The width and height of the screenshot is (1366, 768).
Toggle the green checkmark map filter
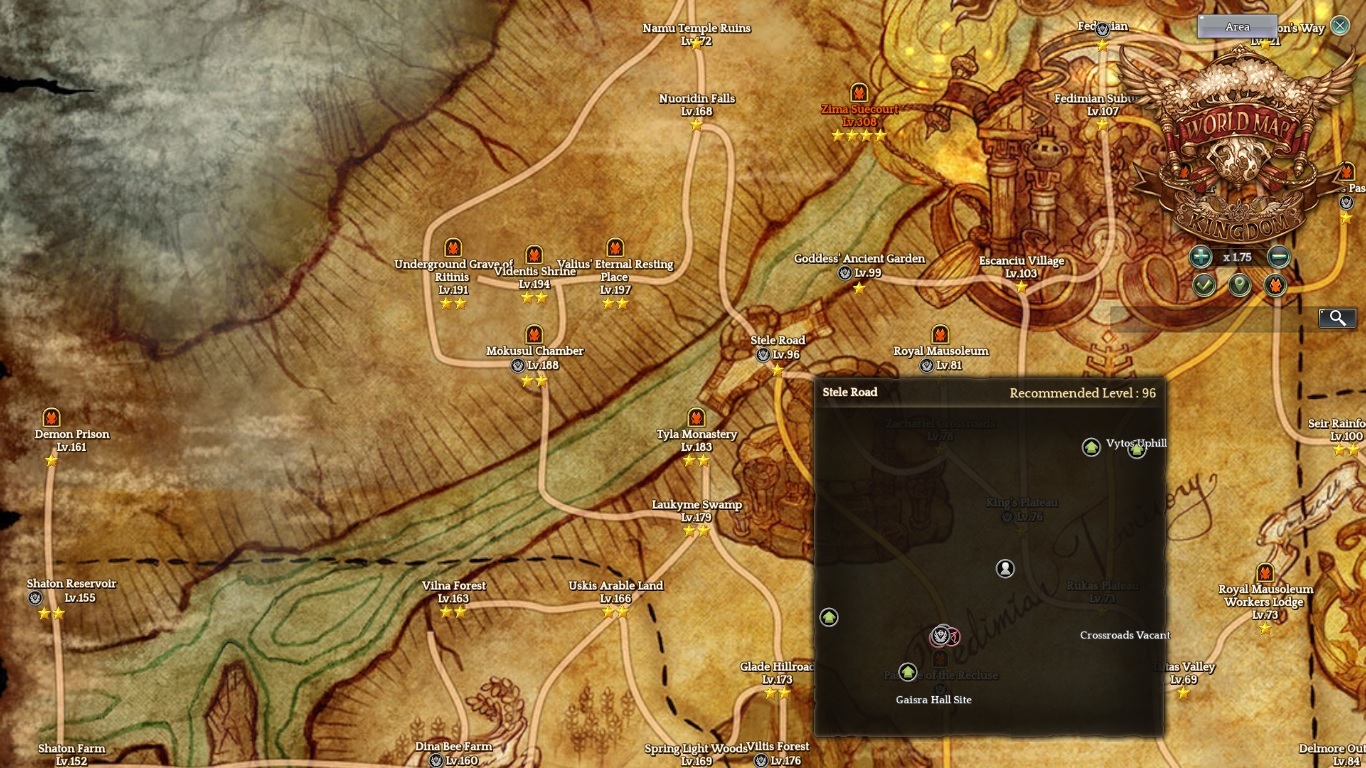click(1203, 286)
